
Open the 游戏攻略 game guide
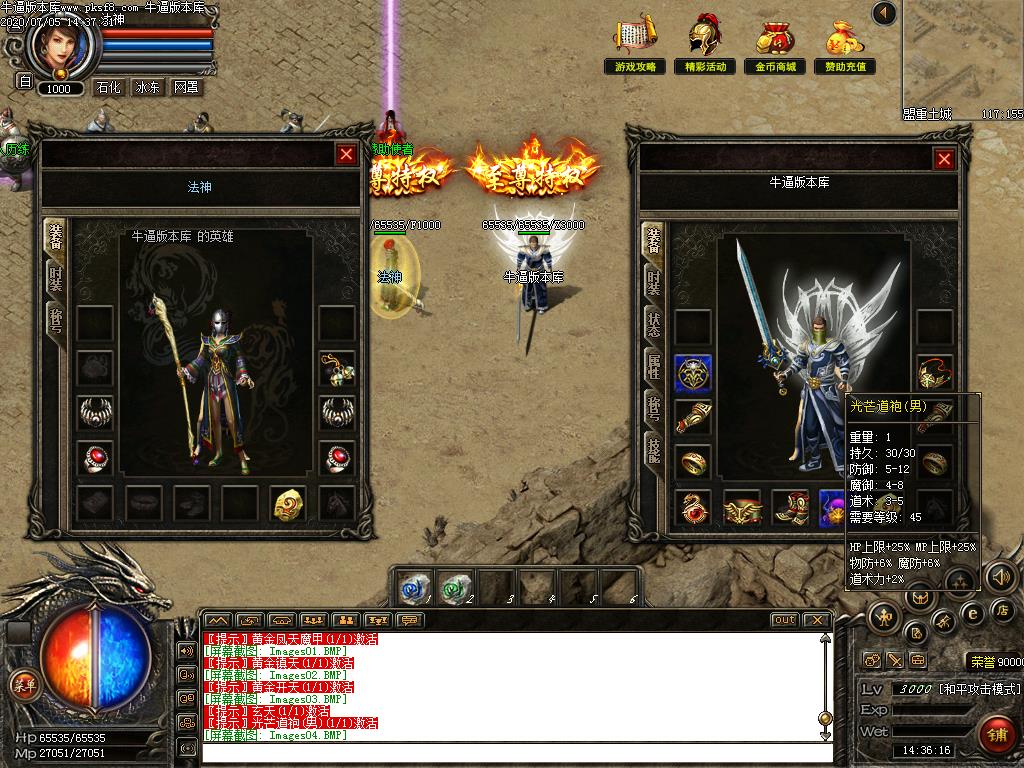click(636, 45)
